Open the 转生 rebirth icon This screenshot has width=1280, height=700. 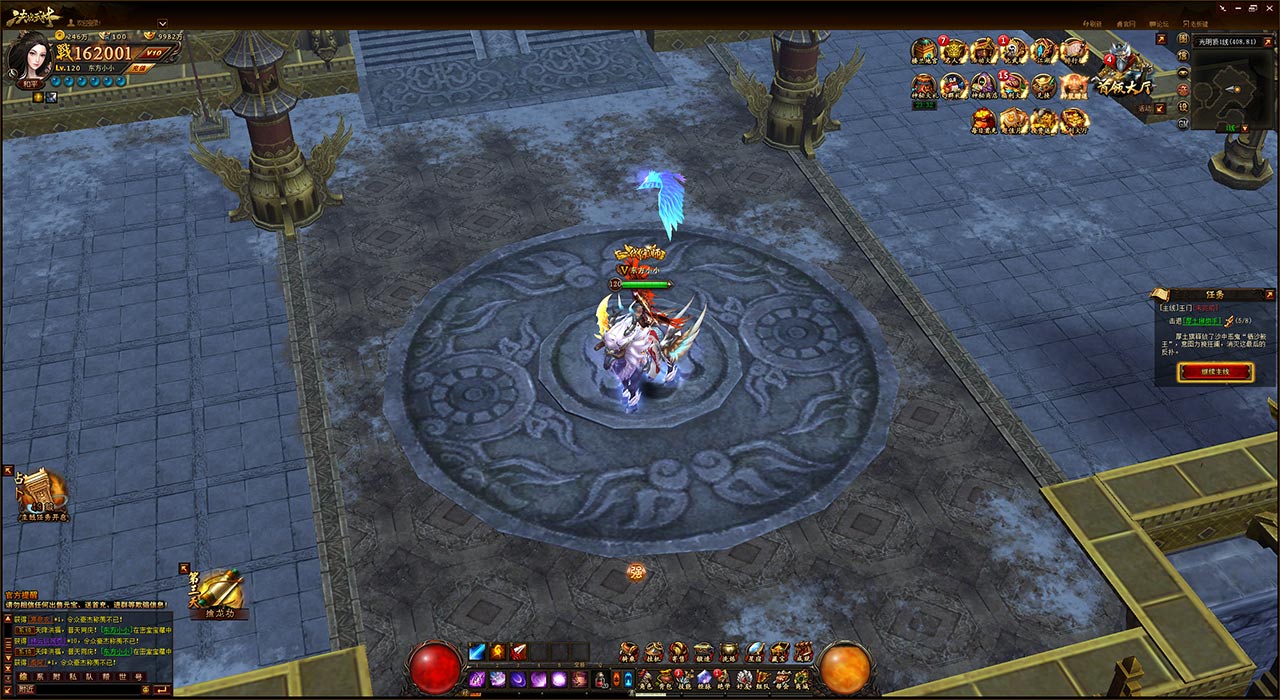[x=629, y=652]
